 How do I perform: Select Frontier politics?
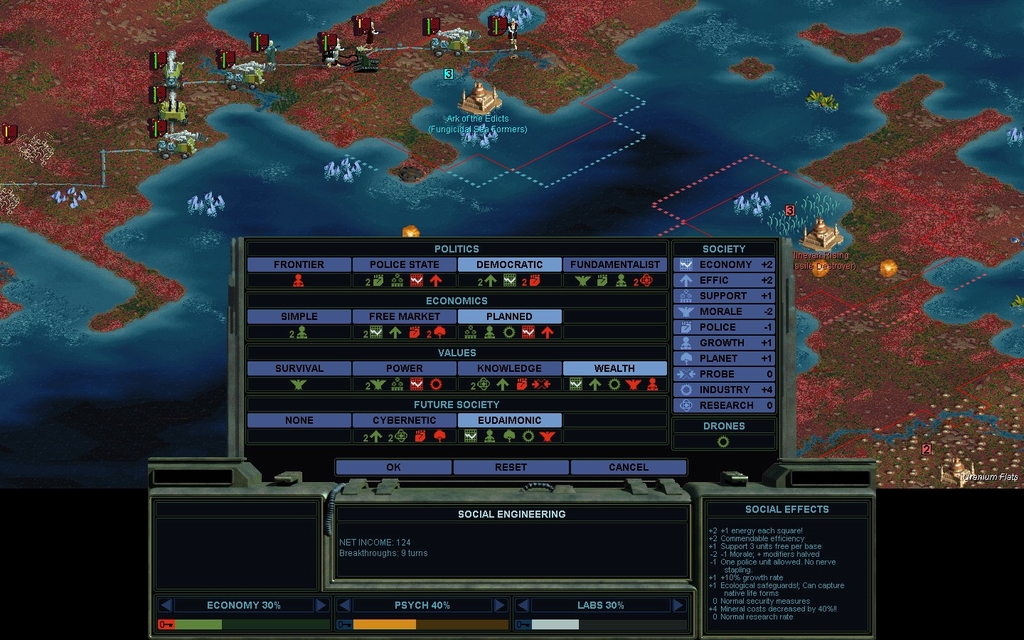coord(299,265)
